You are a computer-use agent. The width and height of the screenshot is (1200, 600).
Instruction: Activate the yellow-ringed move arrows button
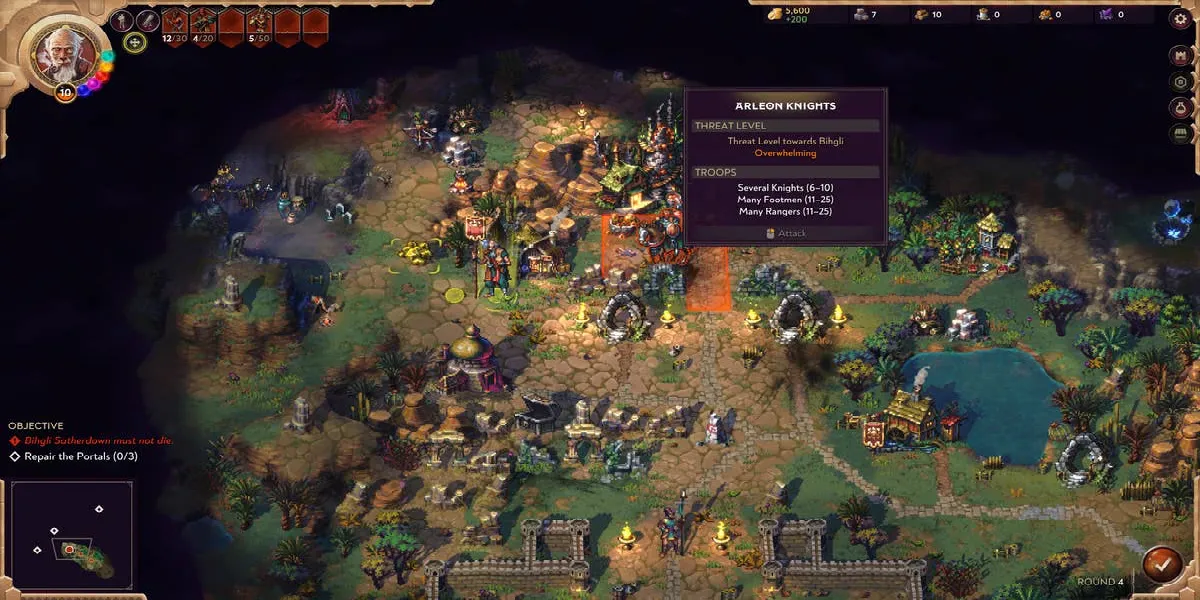[135, 42]
